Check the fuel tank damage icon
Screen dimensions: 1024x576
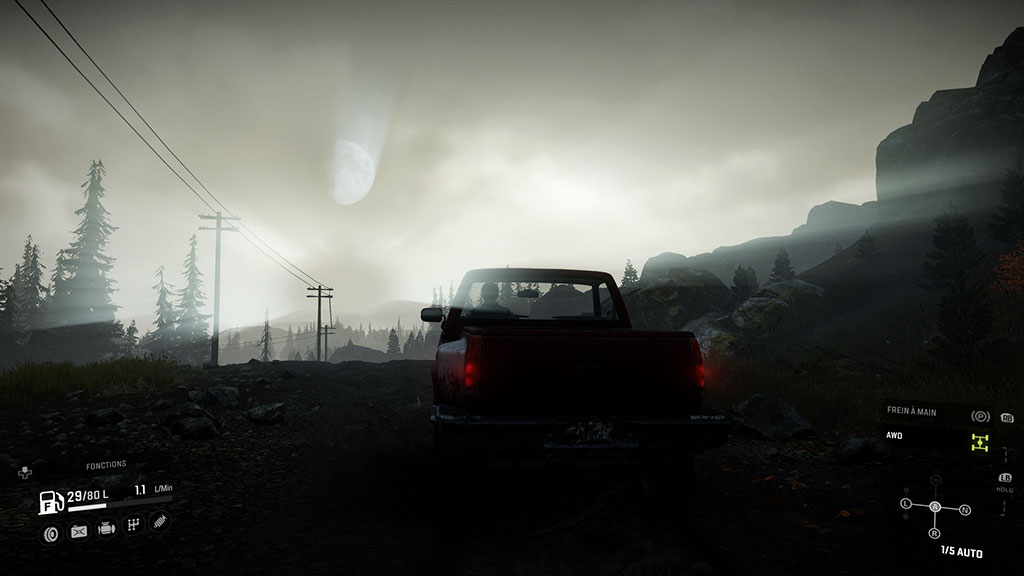(79, 530)
